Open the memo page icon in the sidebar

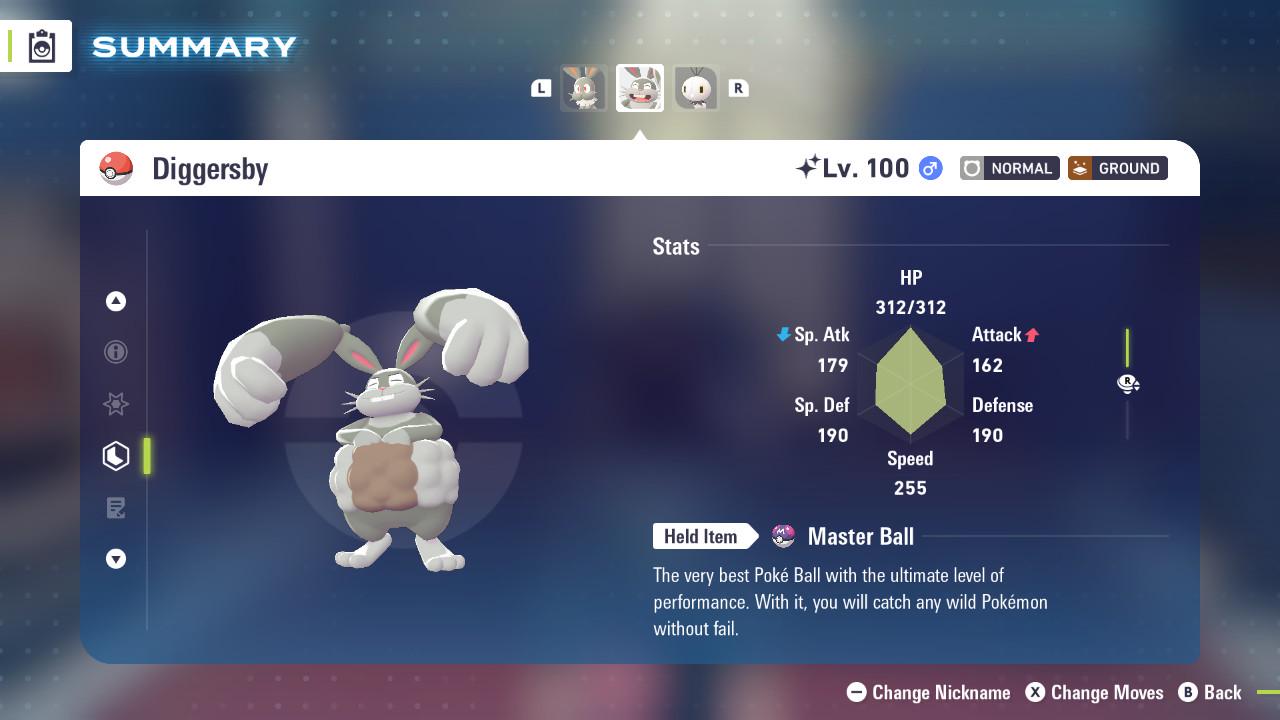pos(116,508)
